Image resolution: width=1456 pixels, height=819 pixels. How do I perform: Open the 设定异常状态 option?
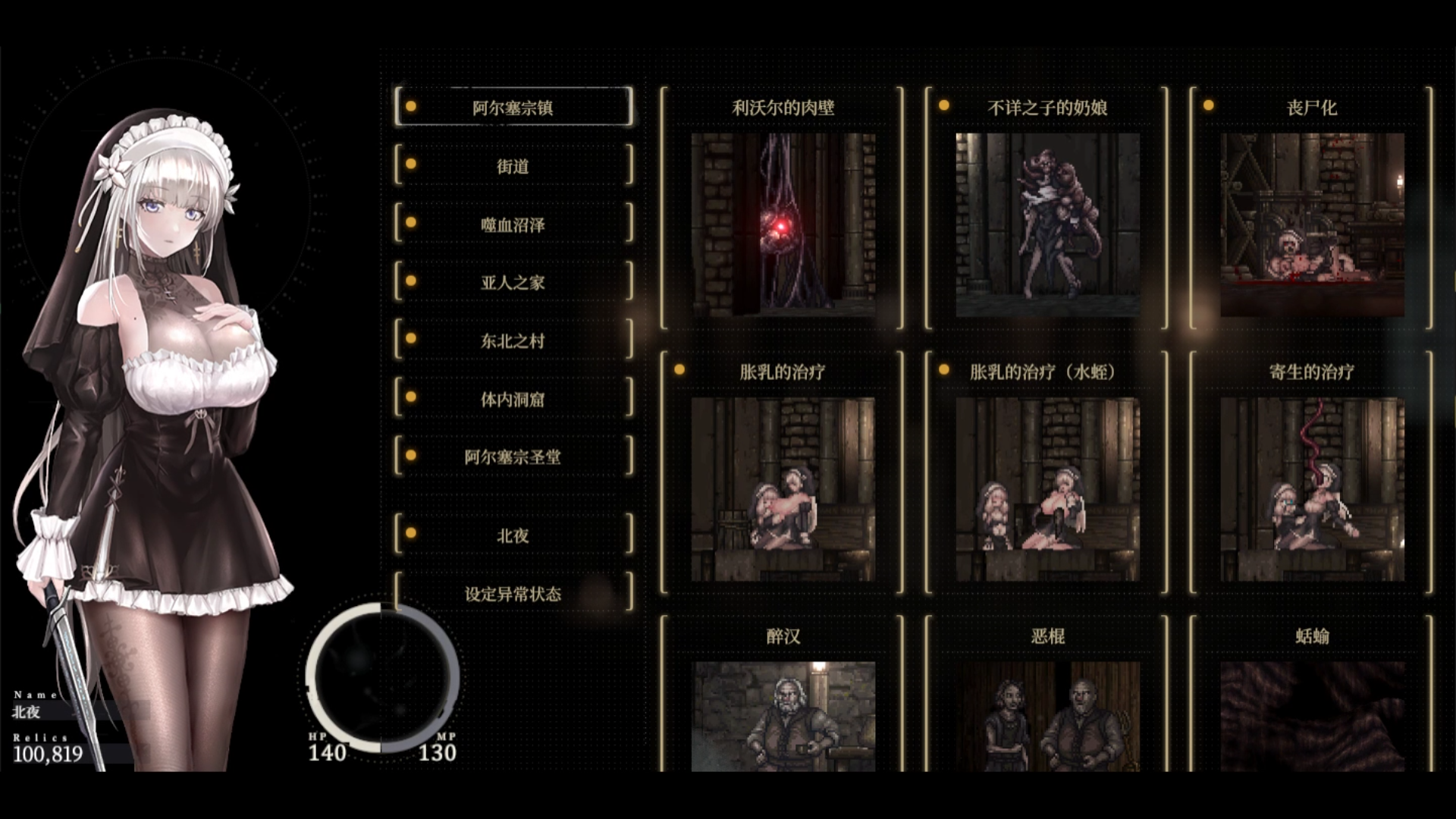513,594
